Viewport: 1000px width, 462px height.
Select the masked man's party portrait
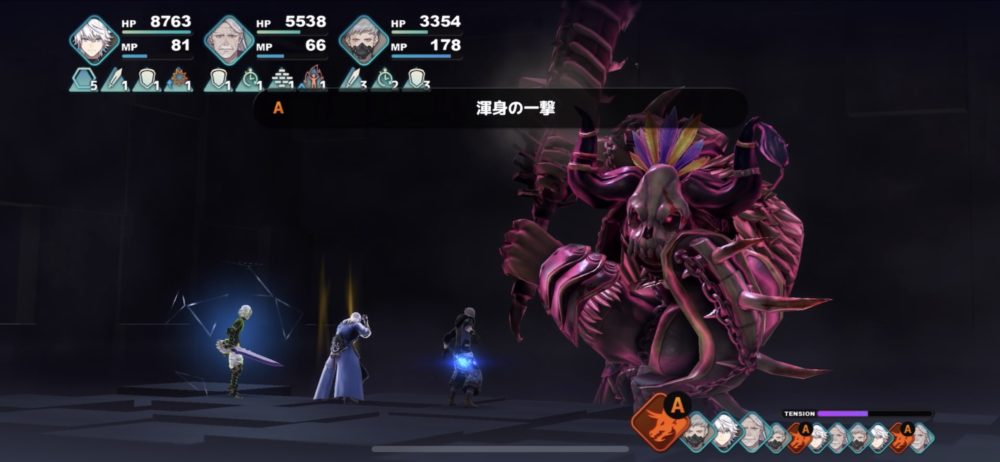pos(363,40)
